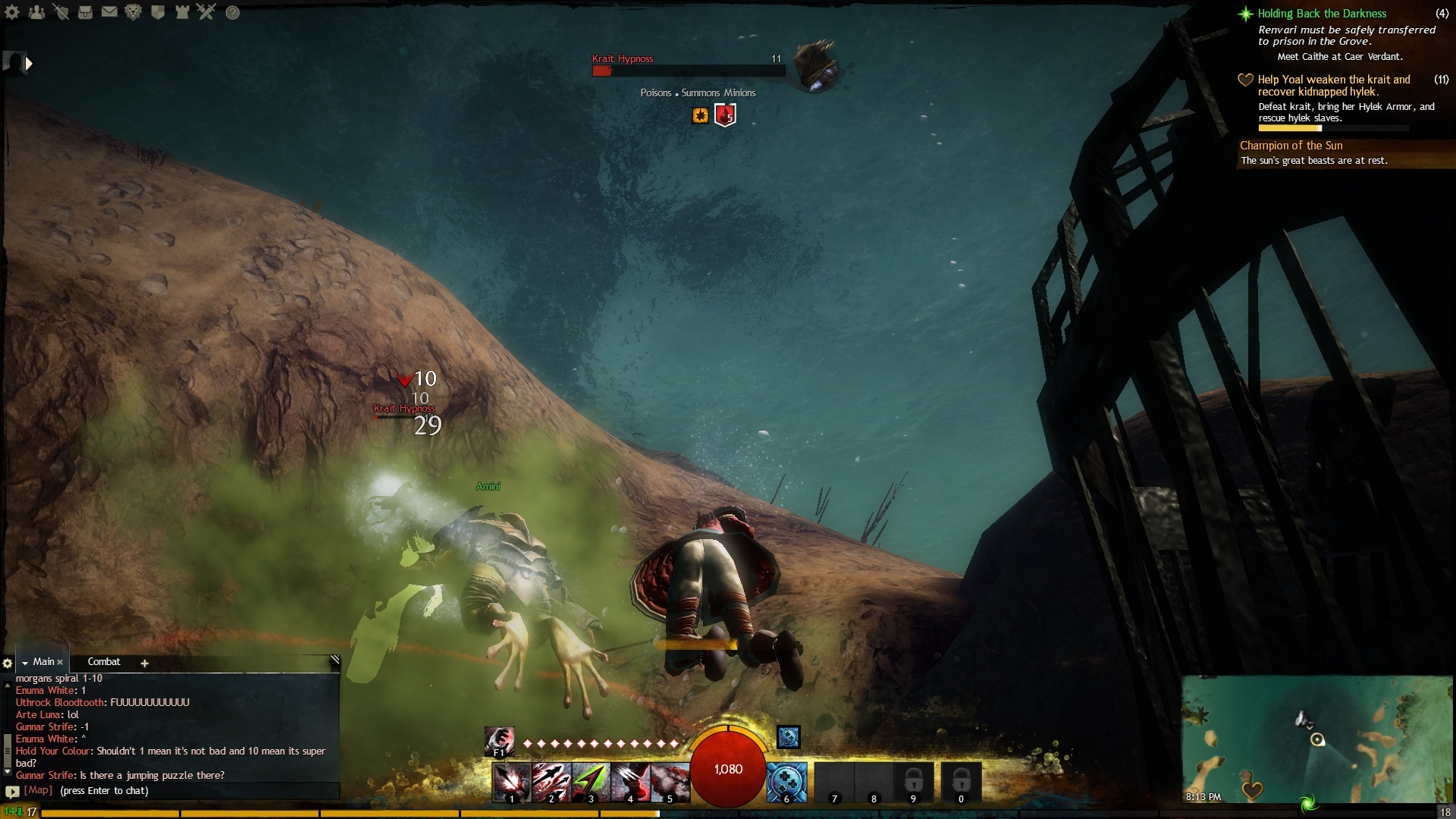
Task: Activate the blue healing skill 6
Action: pos(786,783)
